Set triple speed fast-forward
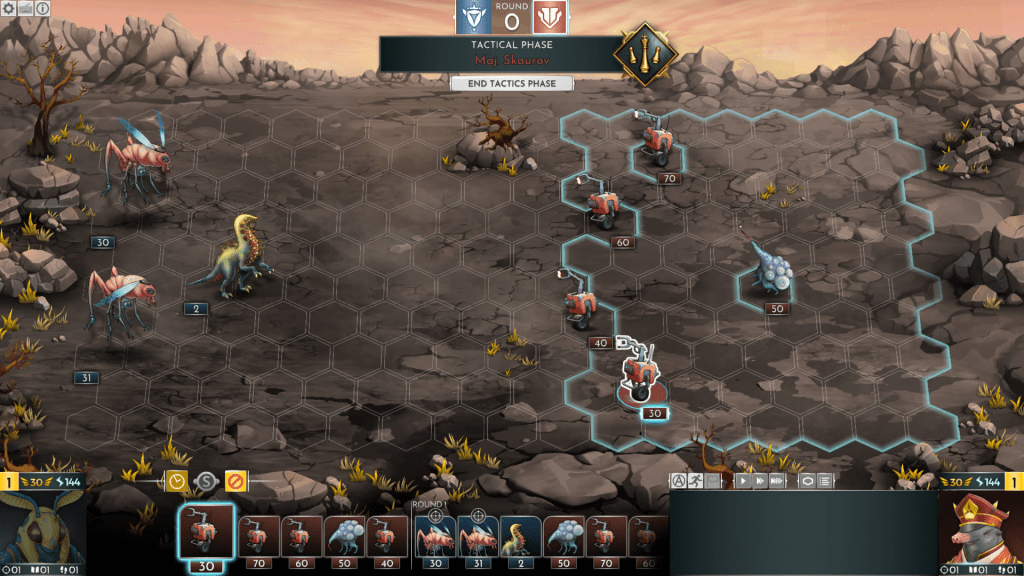 [x=777, y=481]
